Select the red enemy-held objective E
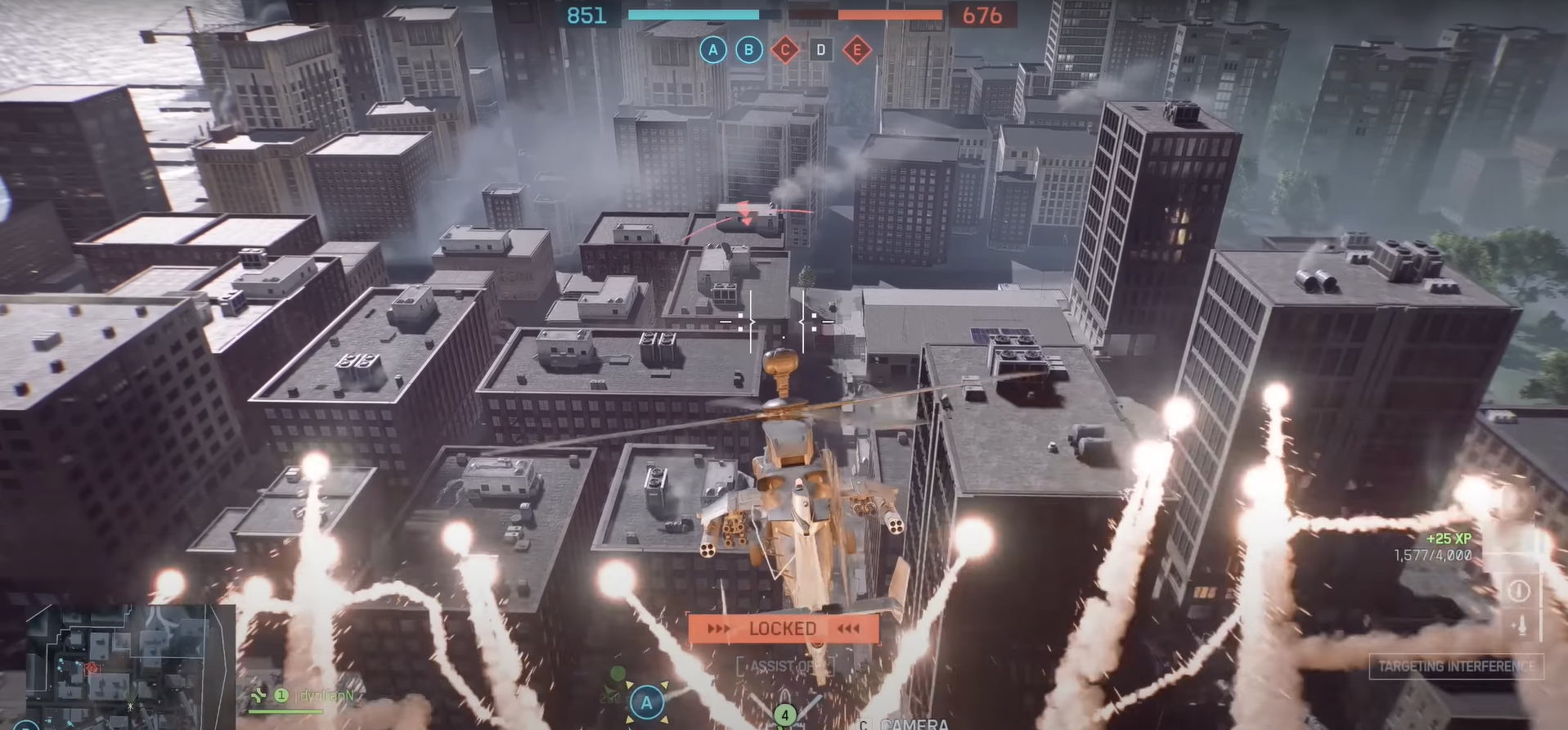Screen dimensions: 1568x730 pyautogui.click(x=856, y=50)
